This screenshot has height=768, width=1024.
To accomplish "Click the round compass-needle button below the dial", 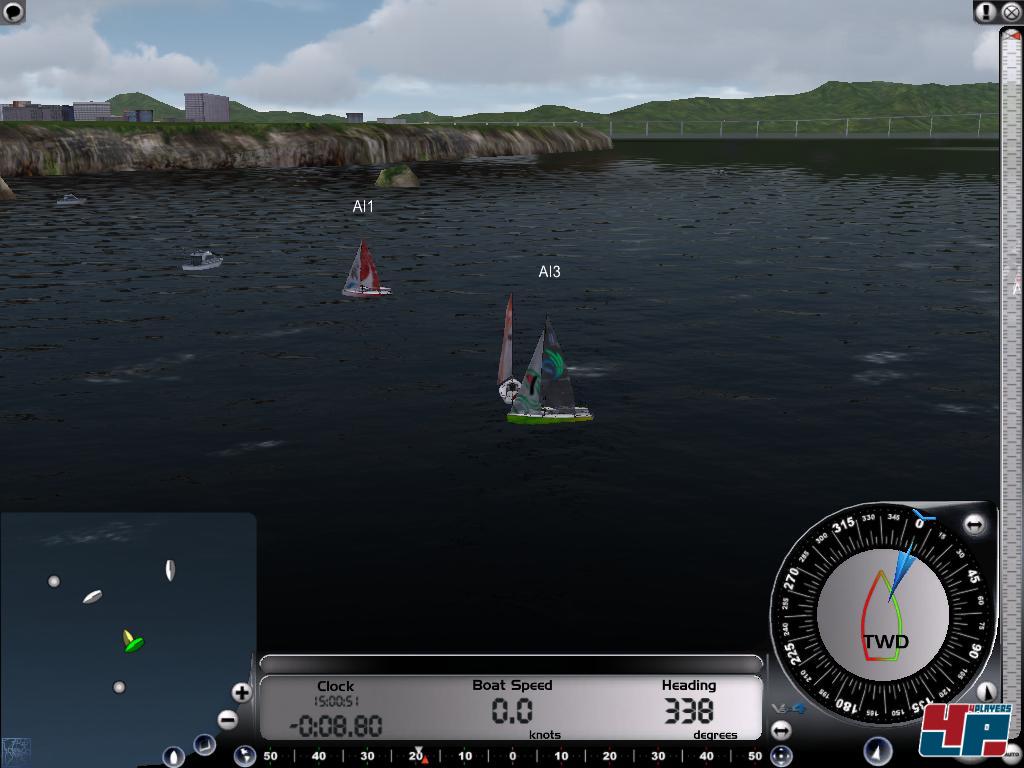I will pyautogui.click(x=877, y=750).
